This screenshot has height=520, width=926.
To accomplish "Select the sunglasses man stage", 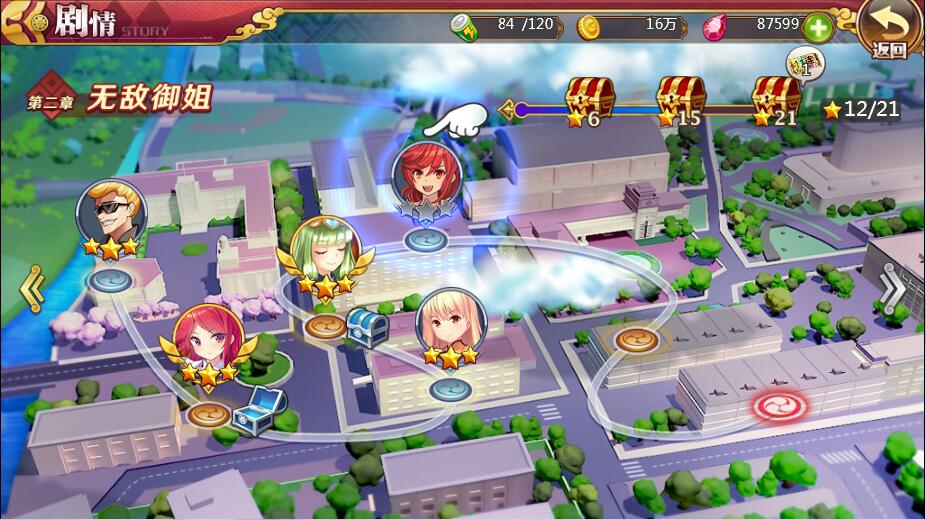I will (x=111, y=213).
